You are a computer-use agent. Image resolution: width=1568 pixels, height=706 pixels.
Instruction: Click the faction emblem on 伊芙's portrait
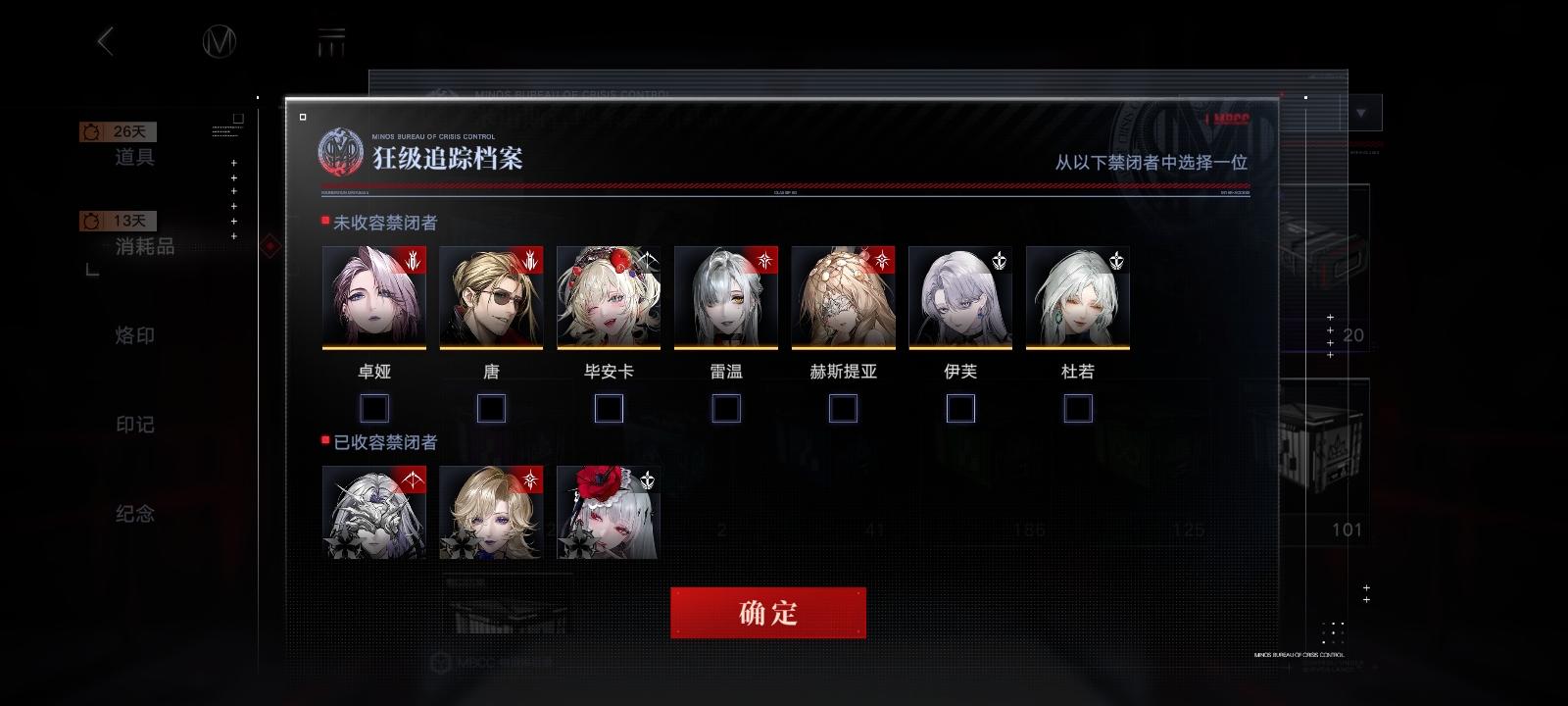coord(1002,259)
